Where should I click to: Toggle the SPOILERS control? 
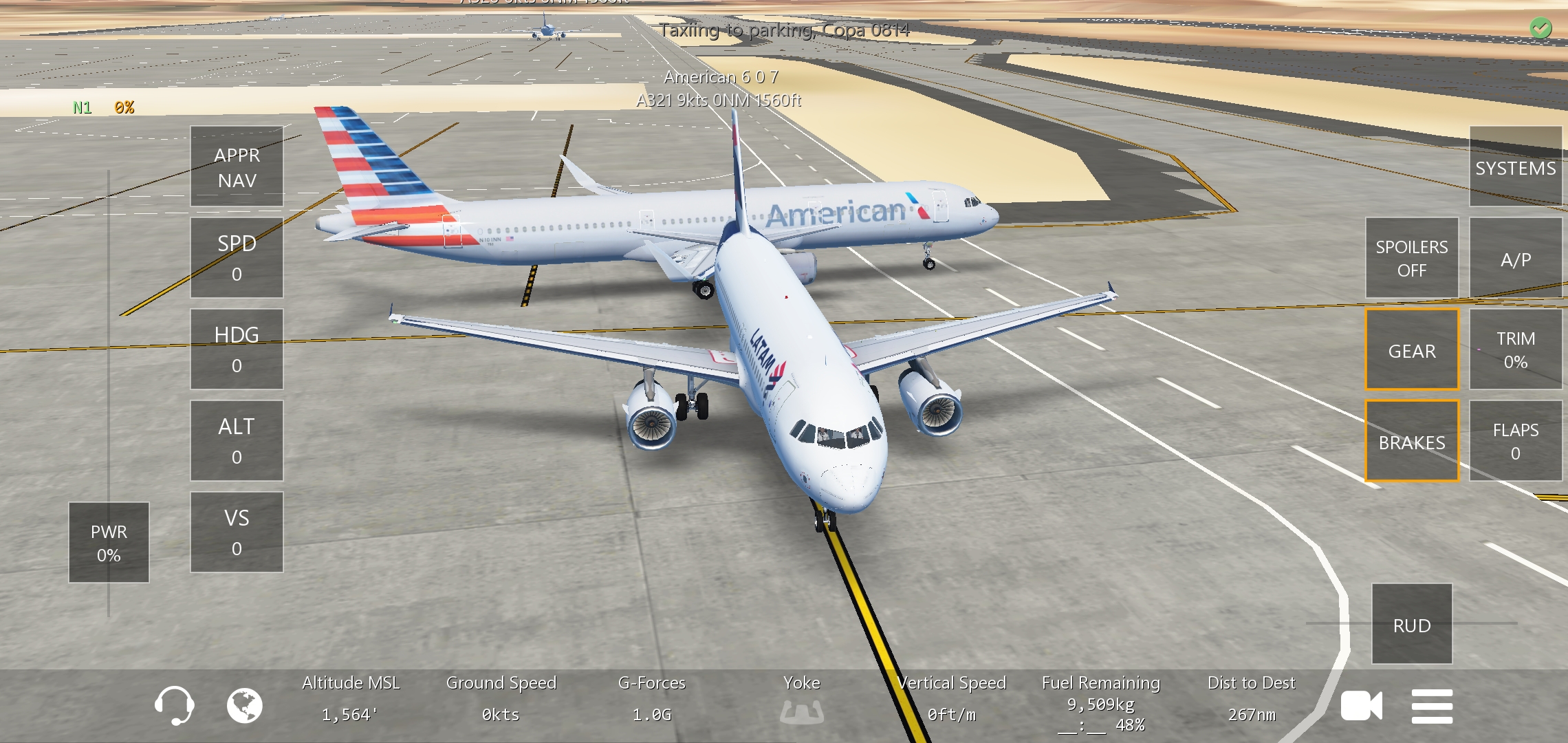[x=1411, y=258]
